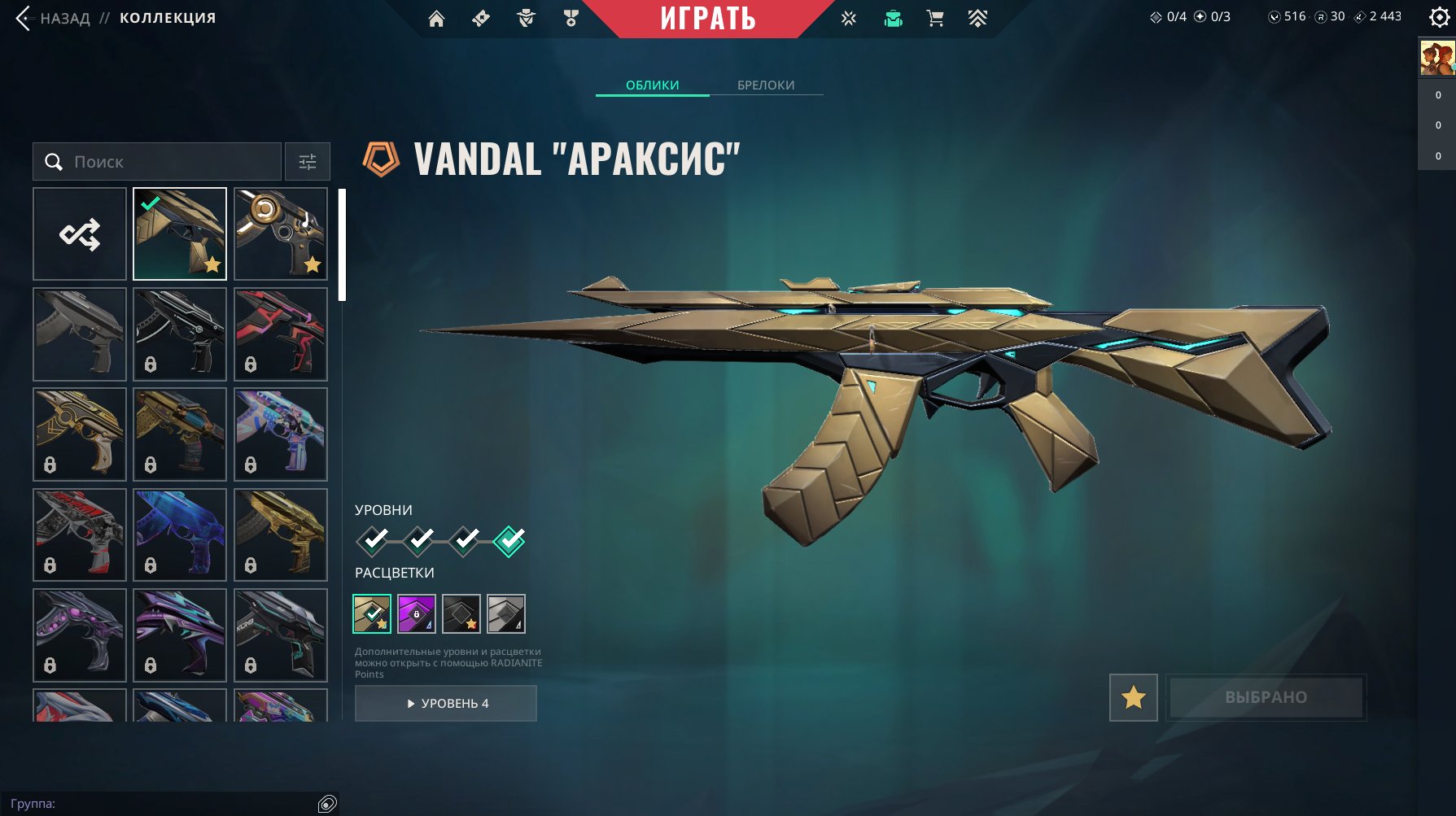The height and width of the screenshot is (816, 1456).
Task: Toggle the favorite star button
Action: tap(1133, 697)
